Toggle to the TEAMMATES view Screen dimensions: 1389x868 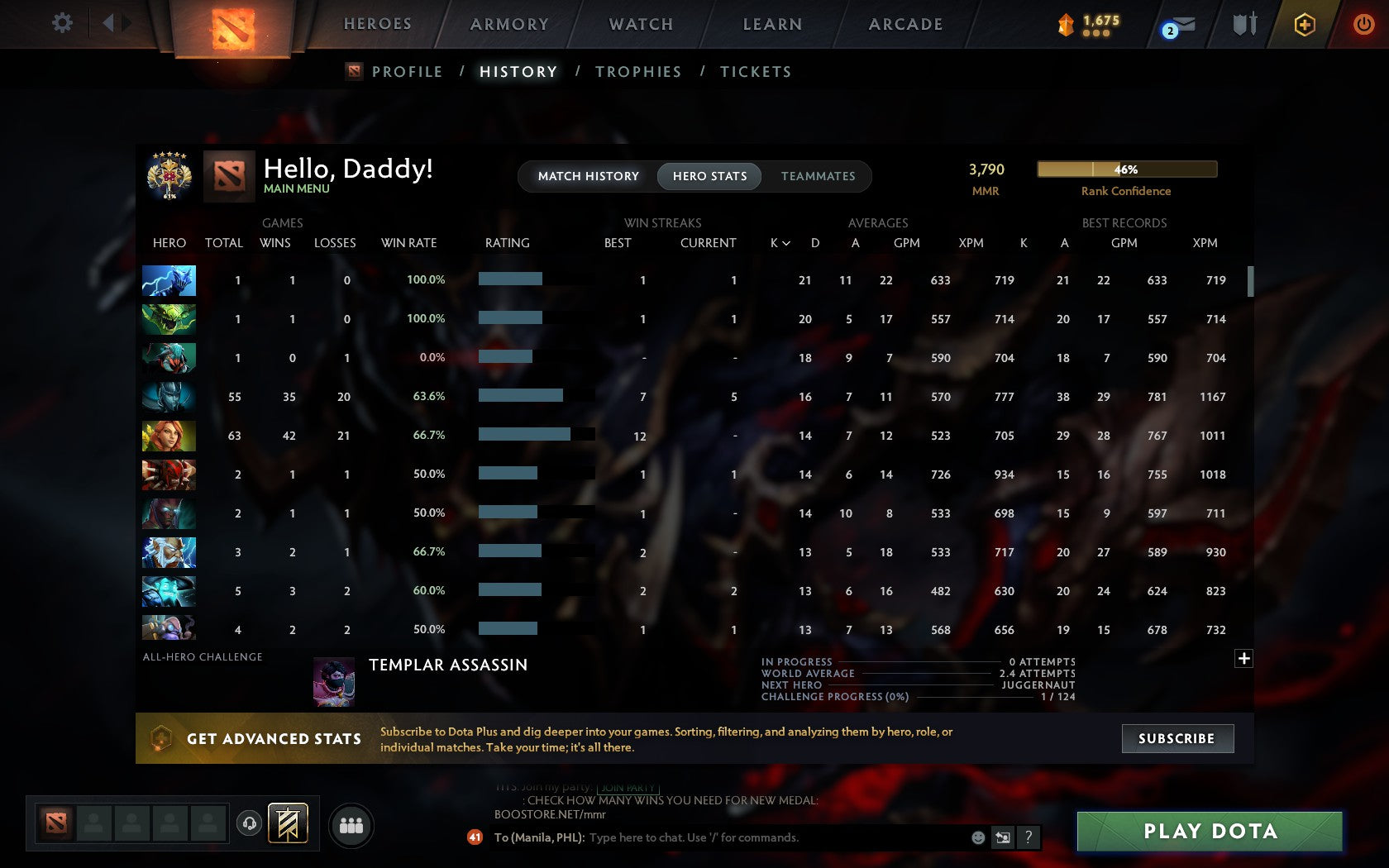coord(818,176)
